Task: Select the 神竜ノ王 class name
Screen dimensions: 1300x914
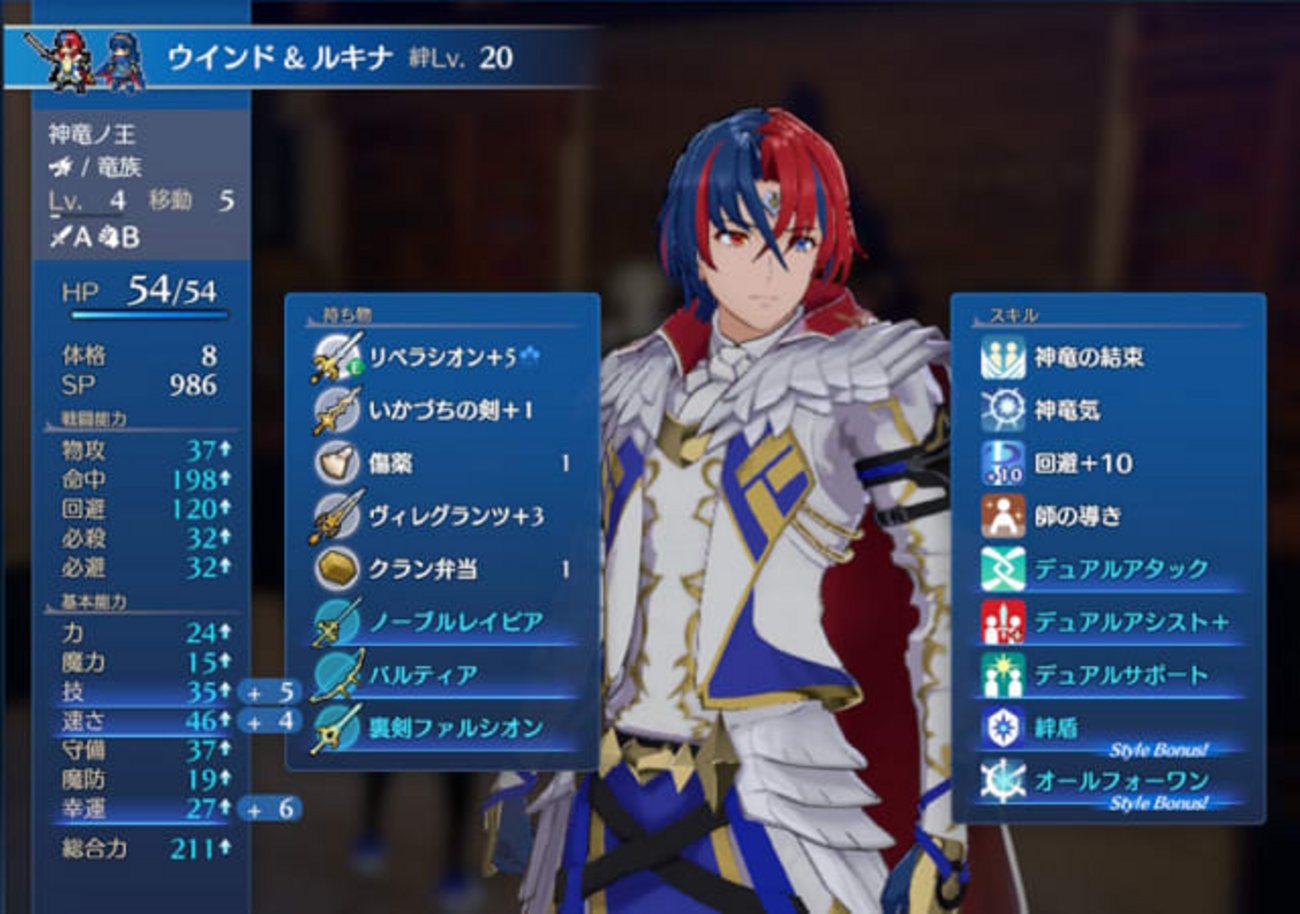Action: pos(91,134)
